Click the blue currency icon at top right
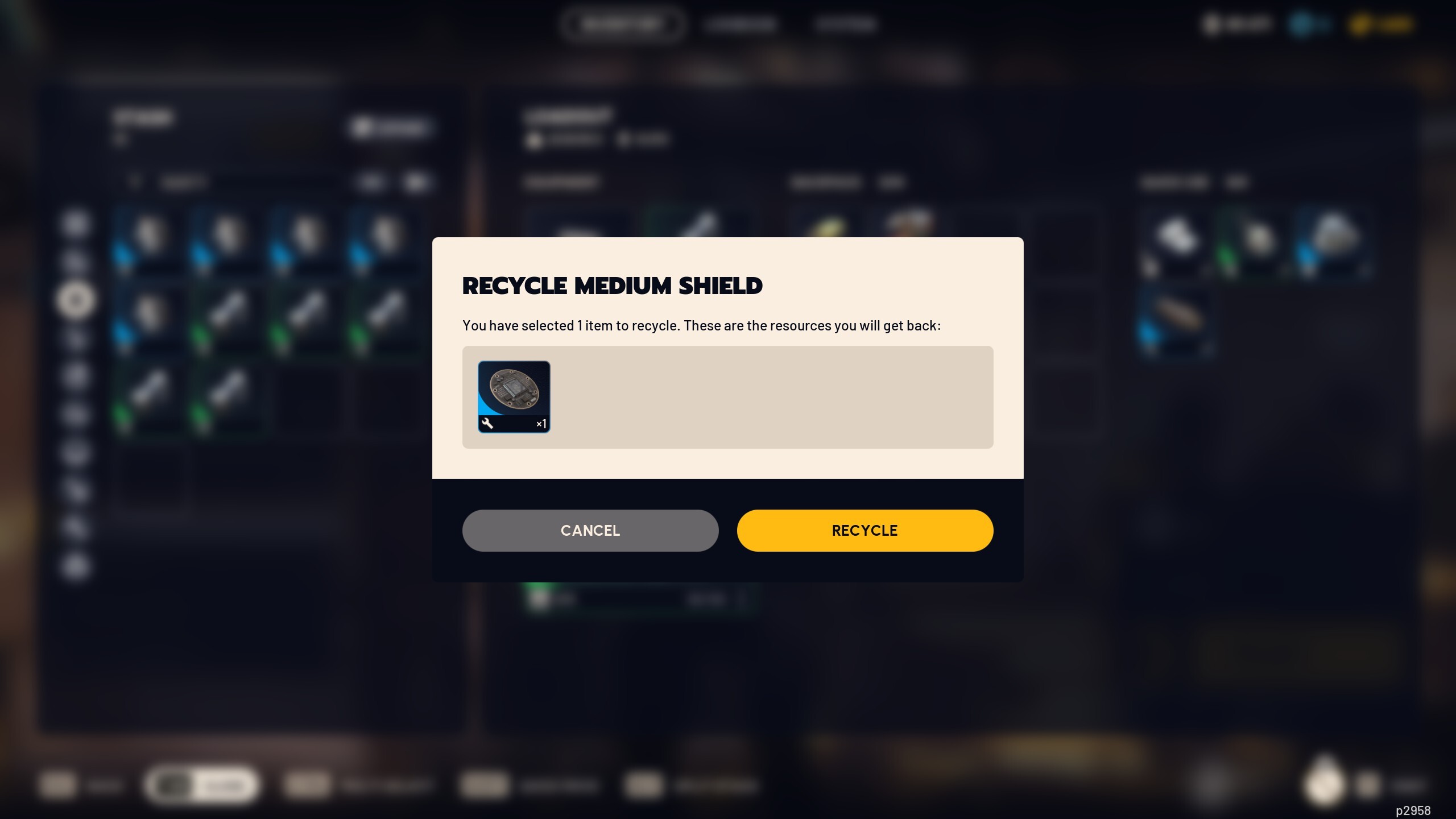The height and width of the screenshot is (819, 1456). point(1300,24)
